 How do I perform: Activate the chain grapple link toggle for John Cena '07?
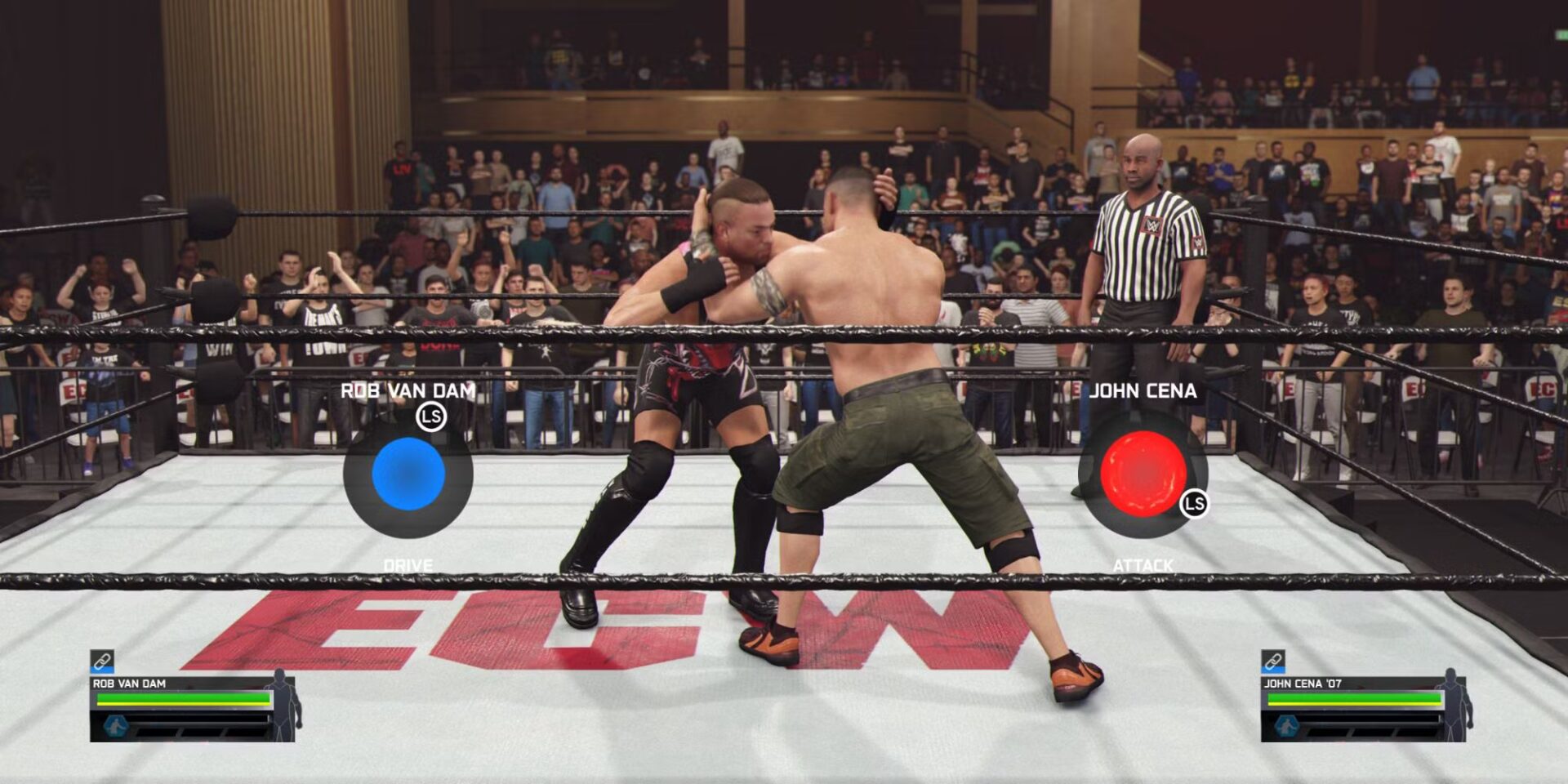point(1272,660)
